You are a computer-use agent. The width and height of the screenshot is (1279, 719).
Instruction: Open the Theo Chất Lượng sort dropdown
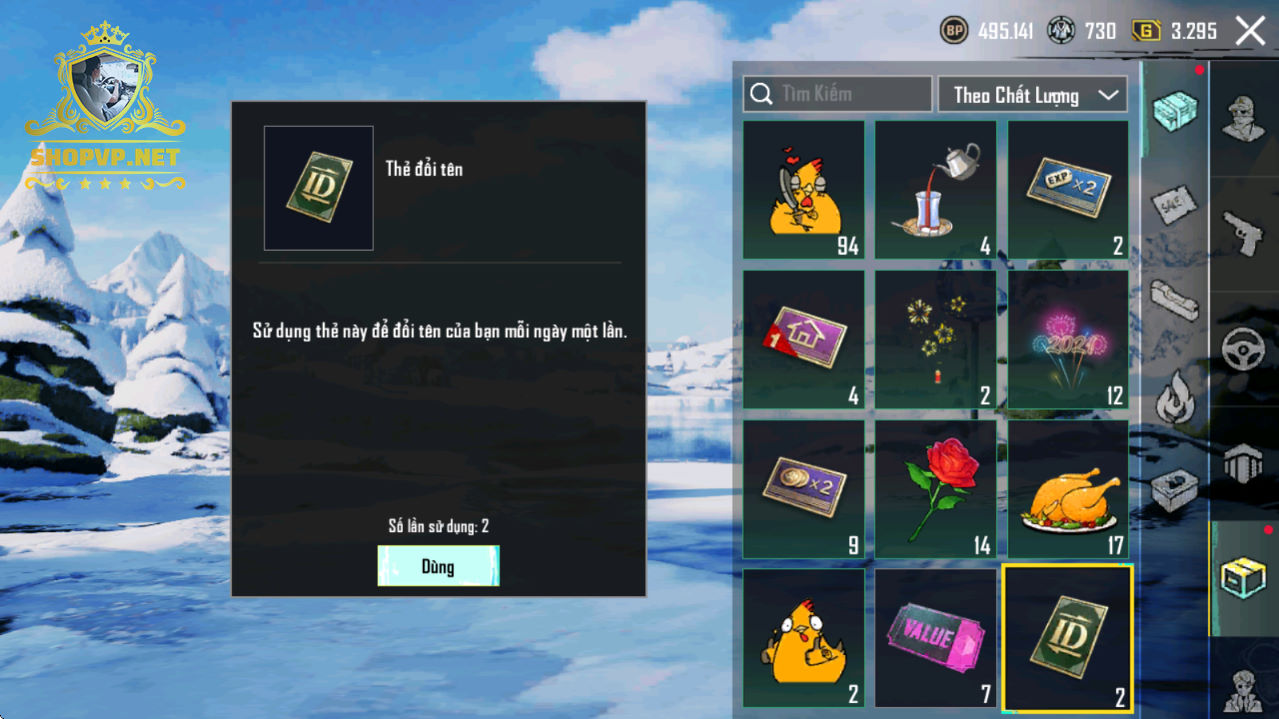tap(1032, 95)
